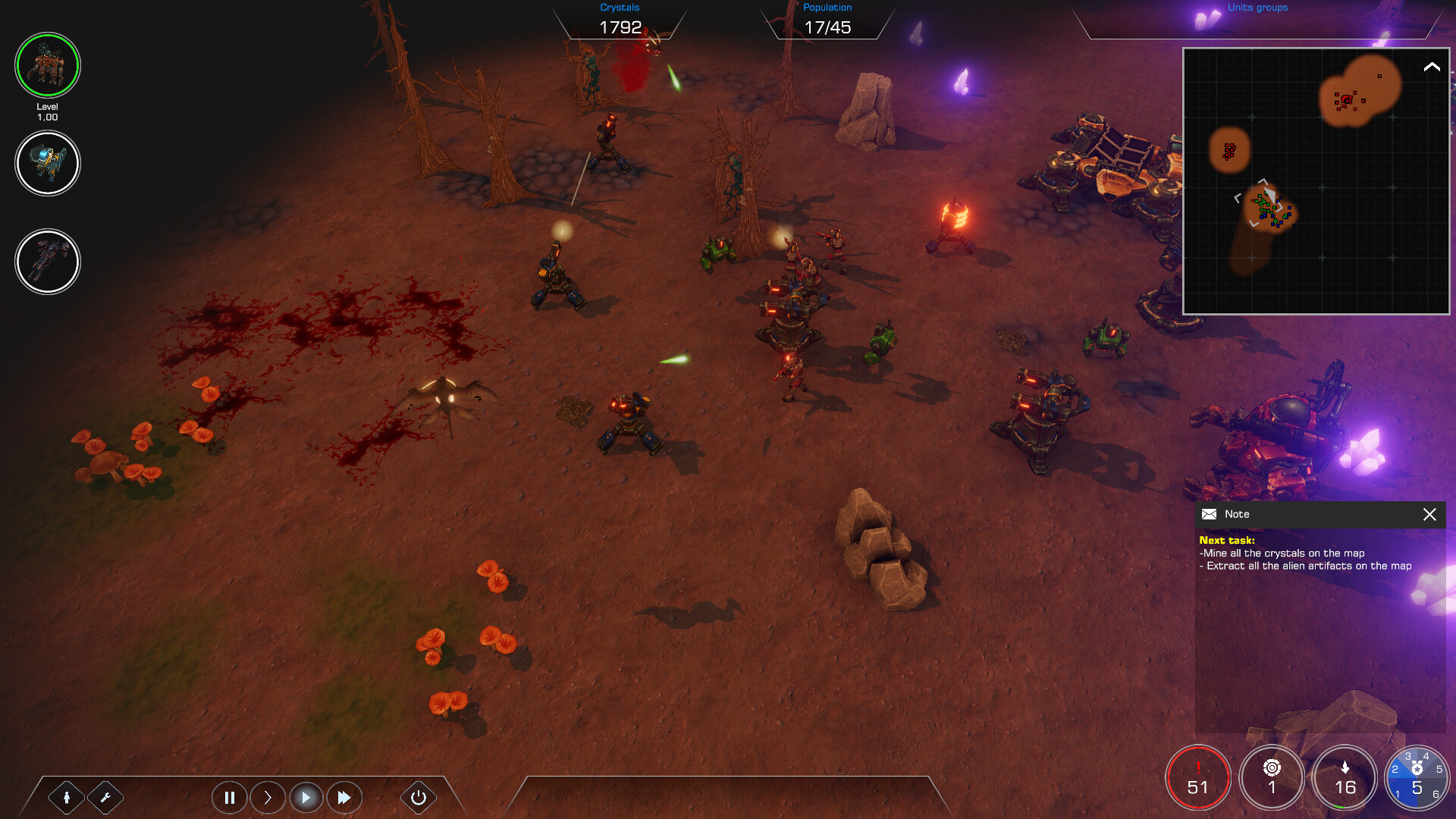Open settings with the wrench icon

point(106,798)
